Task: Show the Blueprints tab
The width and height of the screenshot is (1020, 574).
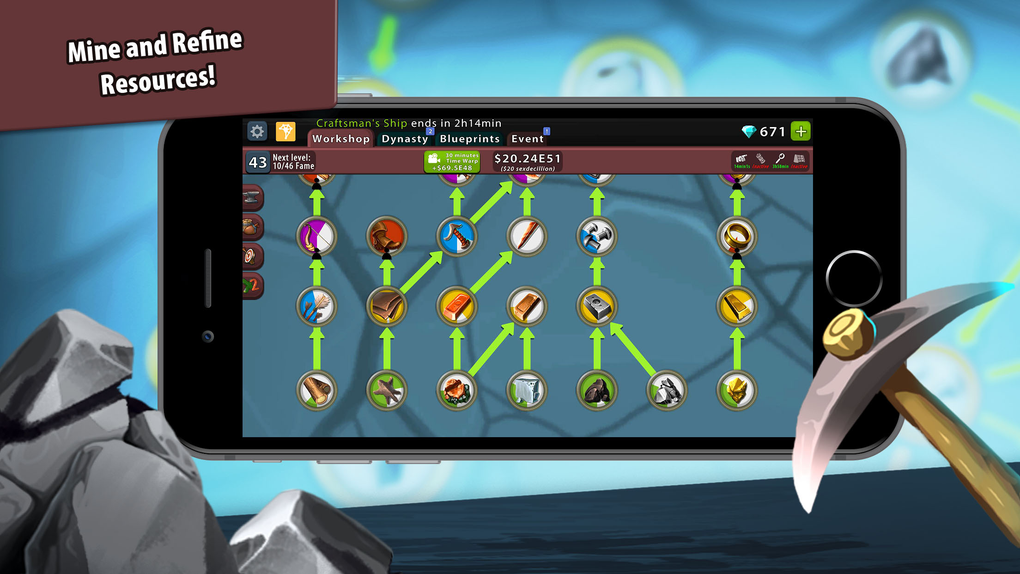Action: (469, 139)
